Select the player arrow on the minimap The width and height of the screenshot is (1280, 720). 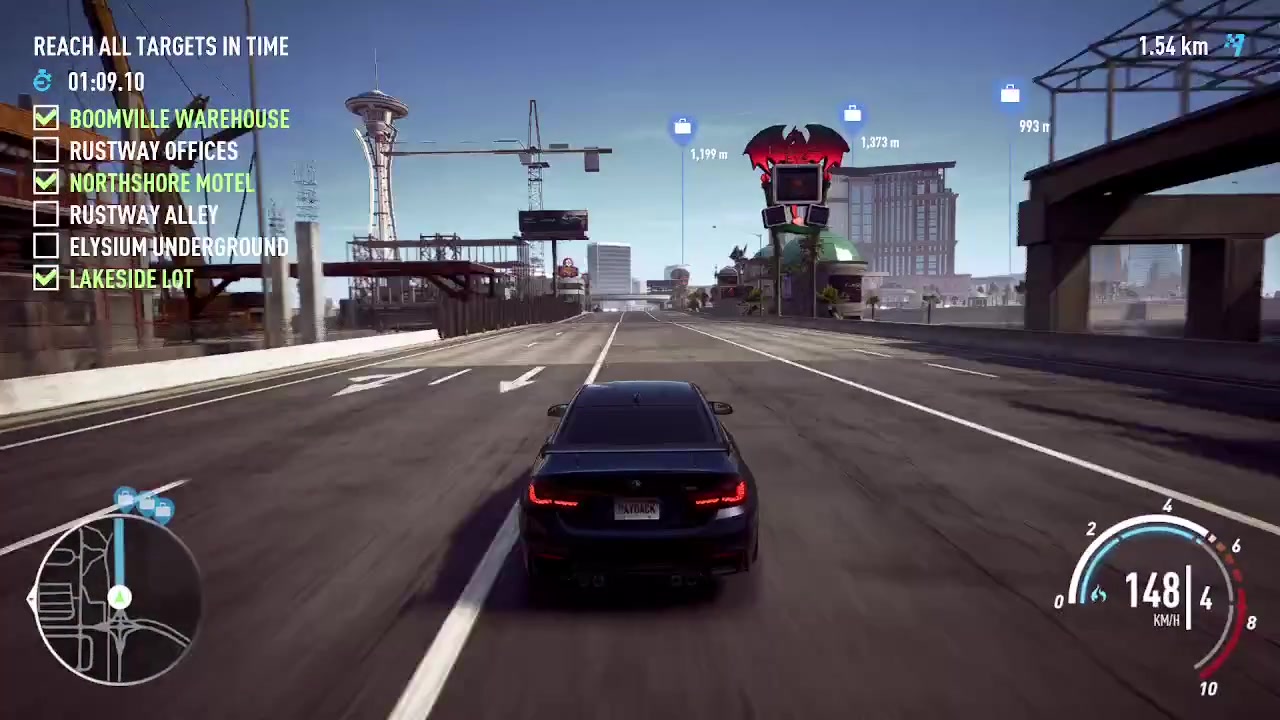pos(119,597)
